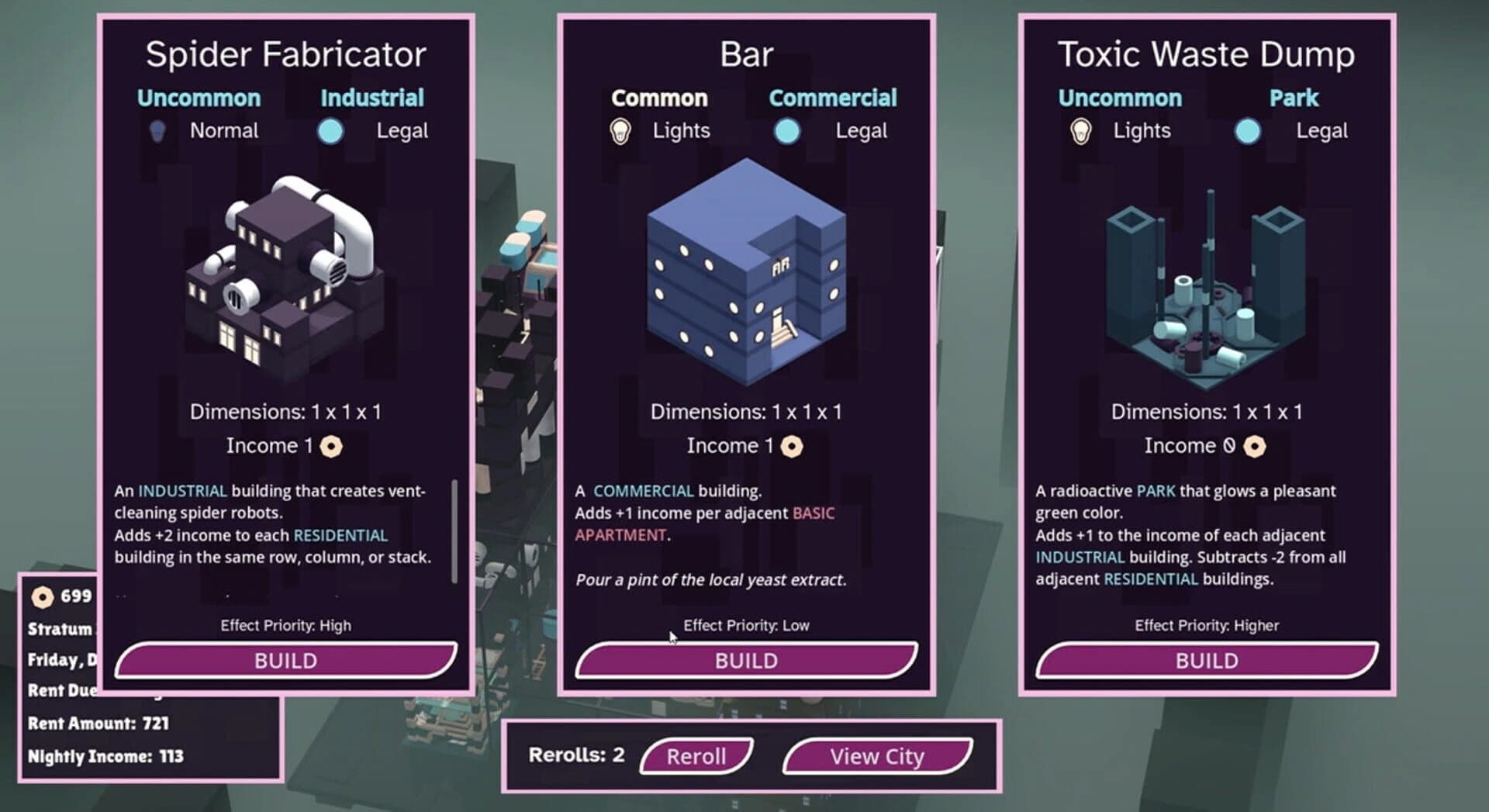Build the Spider Fabricator
This screenshot has height=812, width=1489.
285,660
